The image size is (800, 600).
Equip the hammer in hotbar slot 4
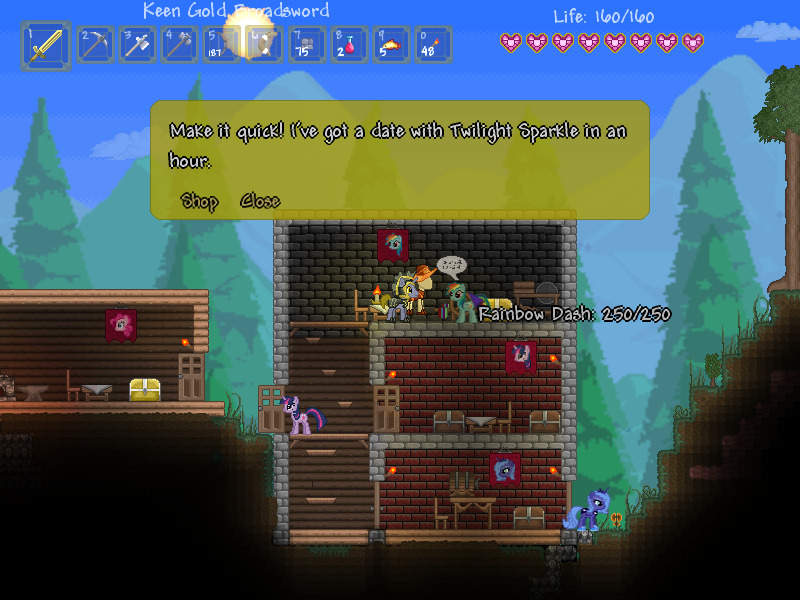[x=180, y=45]
